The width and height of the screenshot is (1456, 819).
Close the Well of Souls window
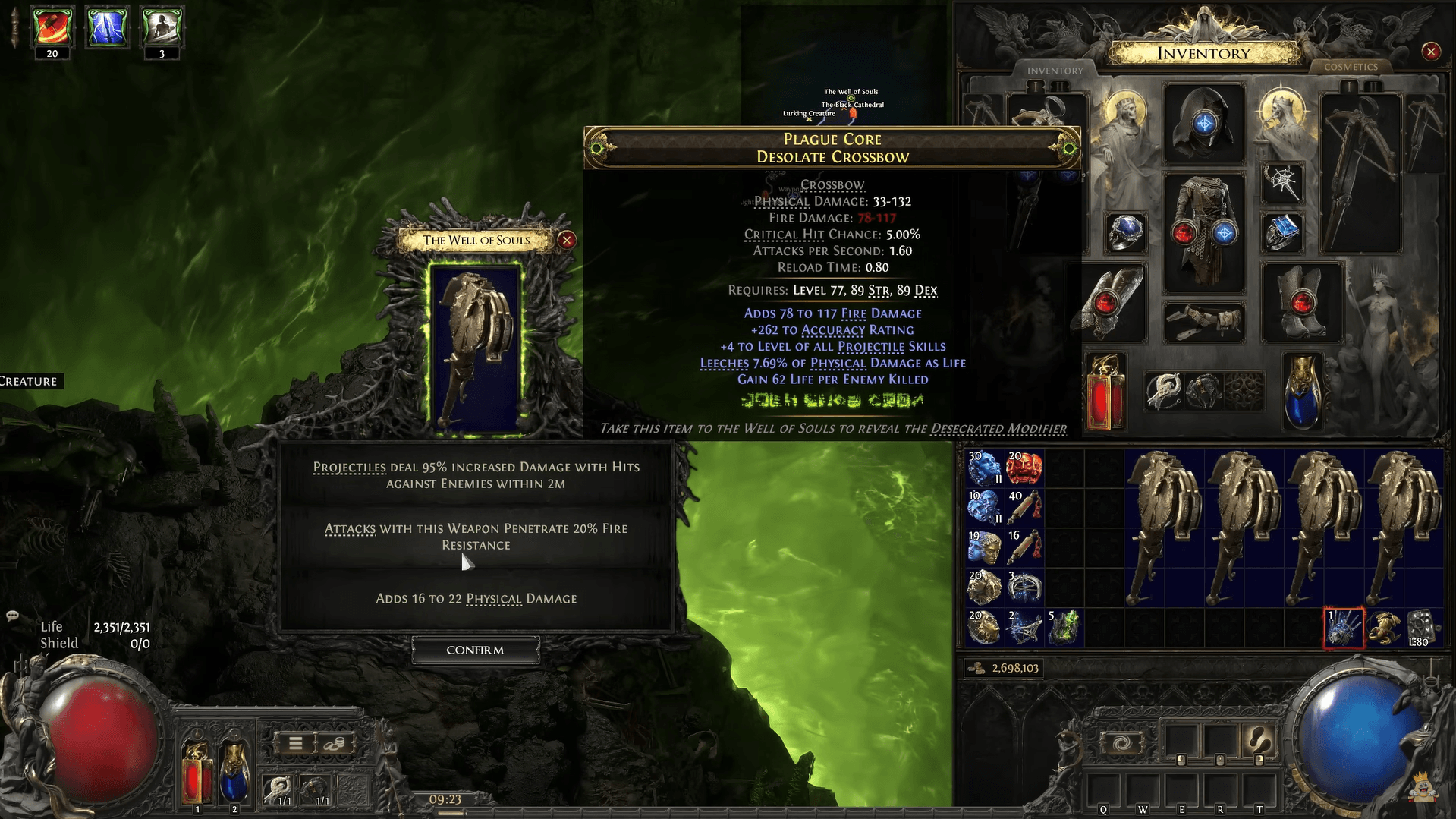click(x=567, y=240)
